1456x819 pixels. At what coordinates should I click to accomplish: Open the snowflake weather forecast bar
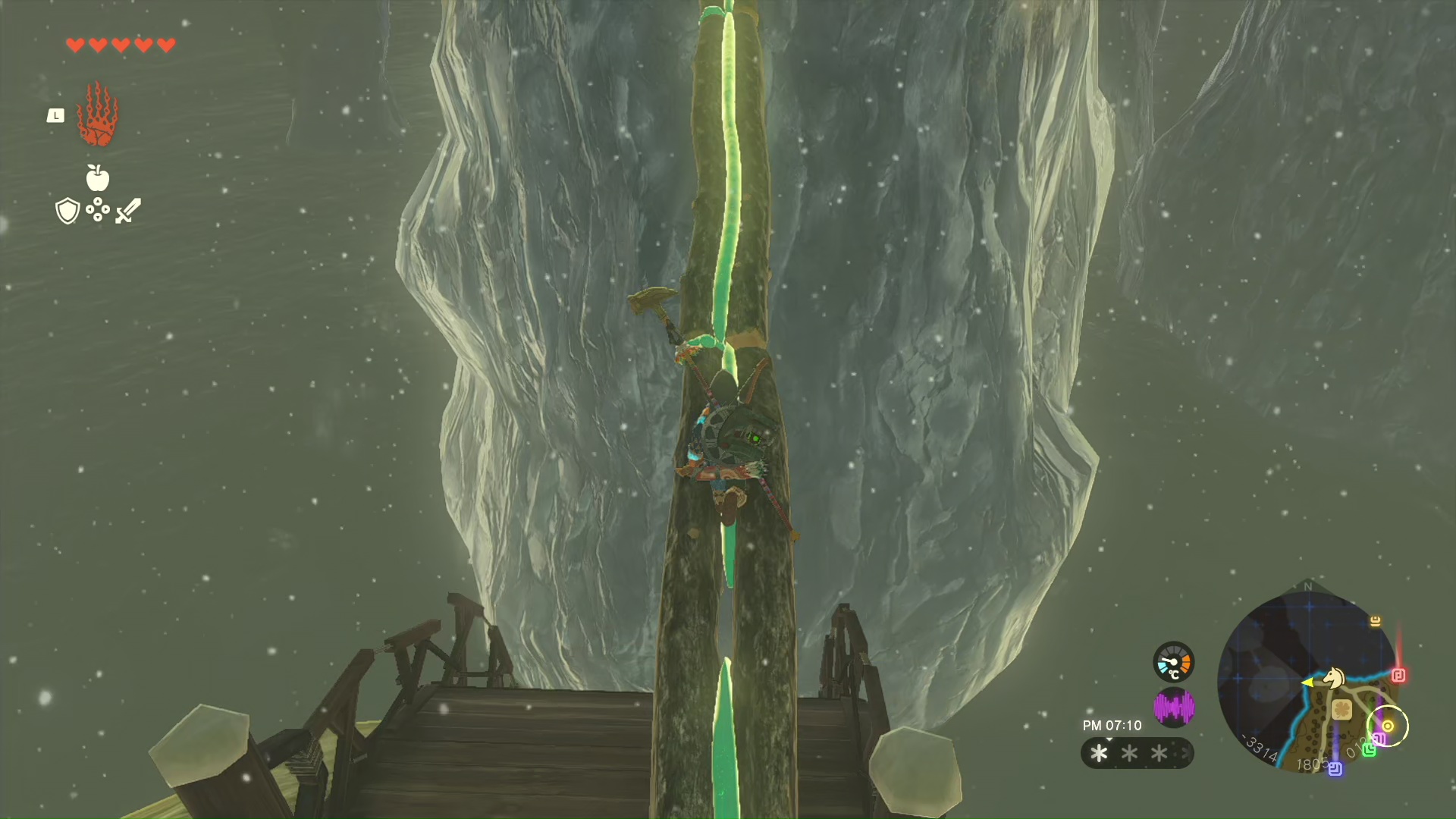pos(1136,753)
